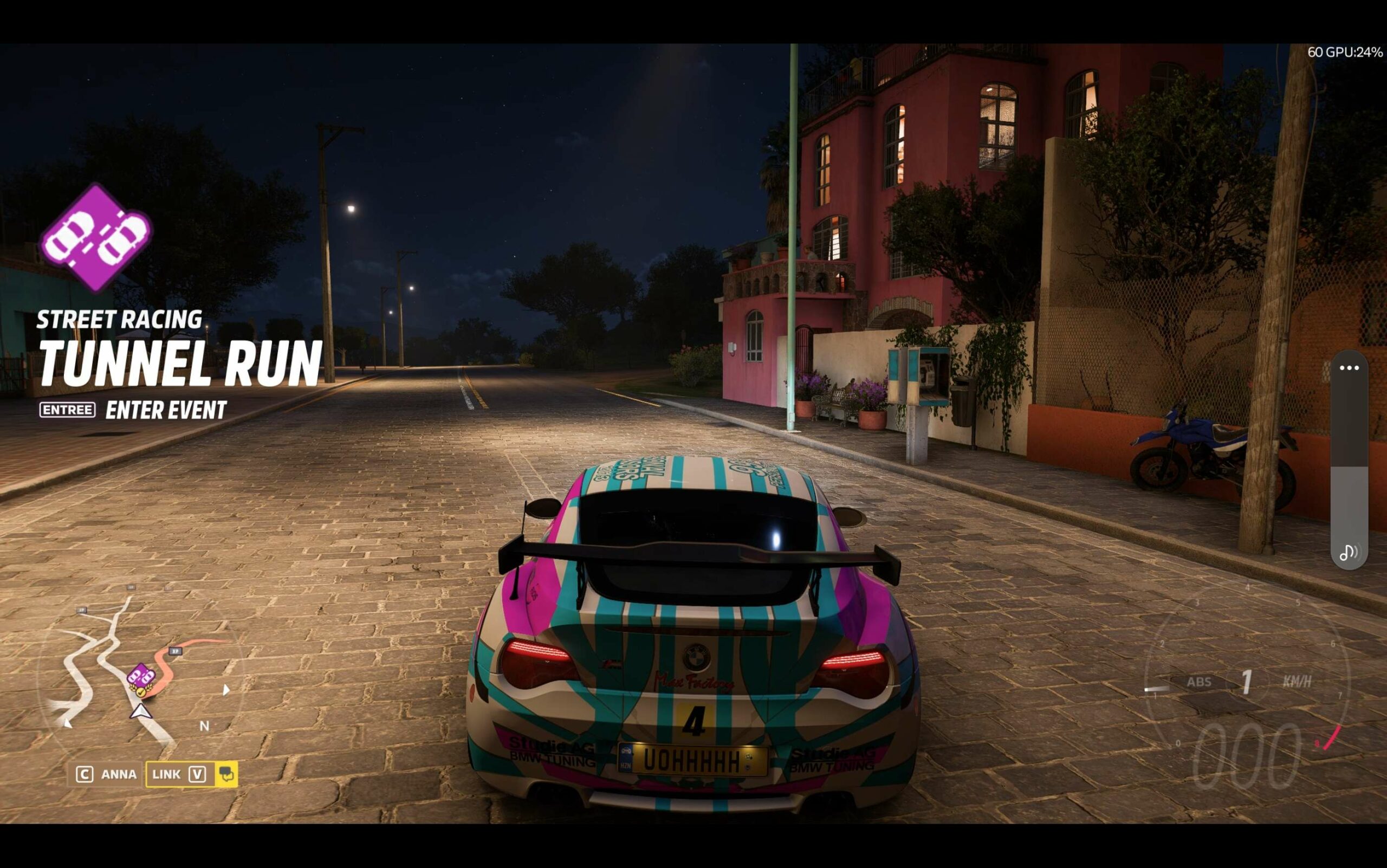Click the purple Street Racing skid icon
The height and width of the screenshot is (868, 1387).
tap(98, 238)
